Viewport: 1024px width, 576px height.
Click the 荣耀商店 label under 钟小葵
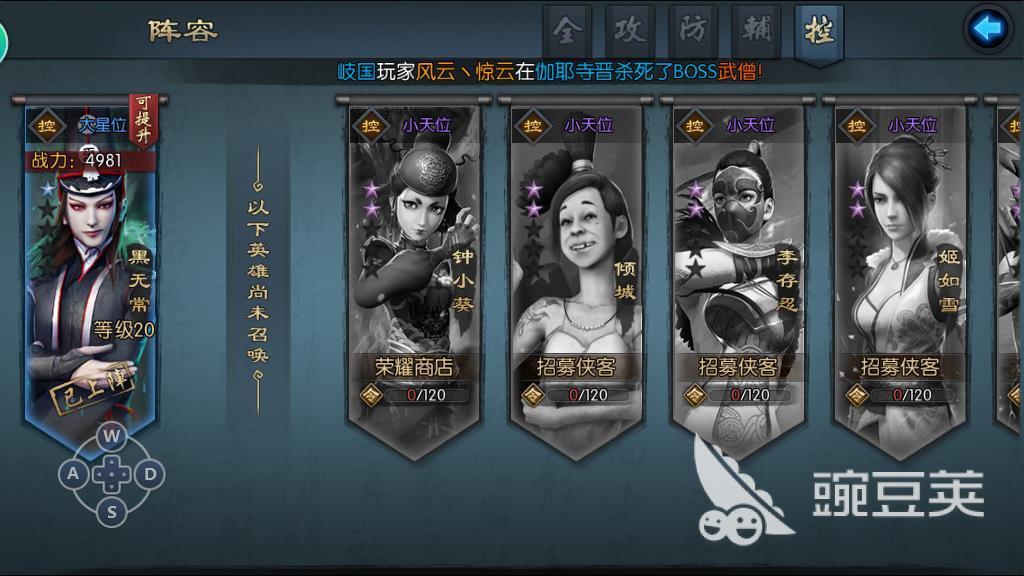pyautogui.click(x=414, y=367)
